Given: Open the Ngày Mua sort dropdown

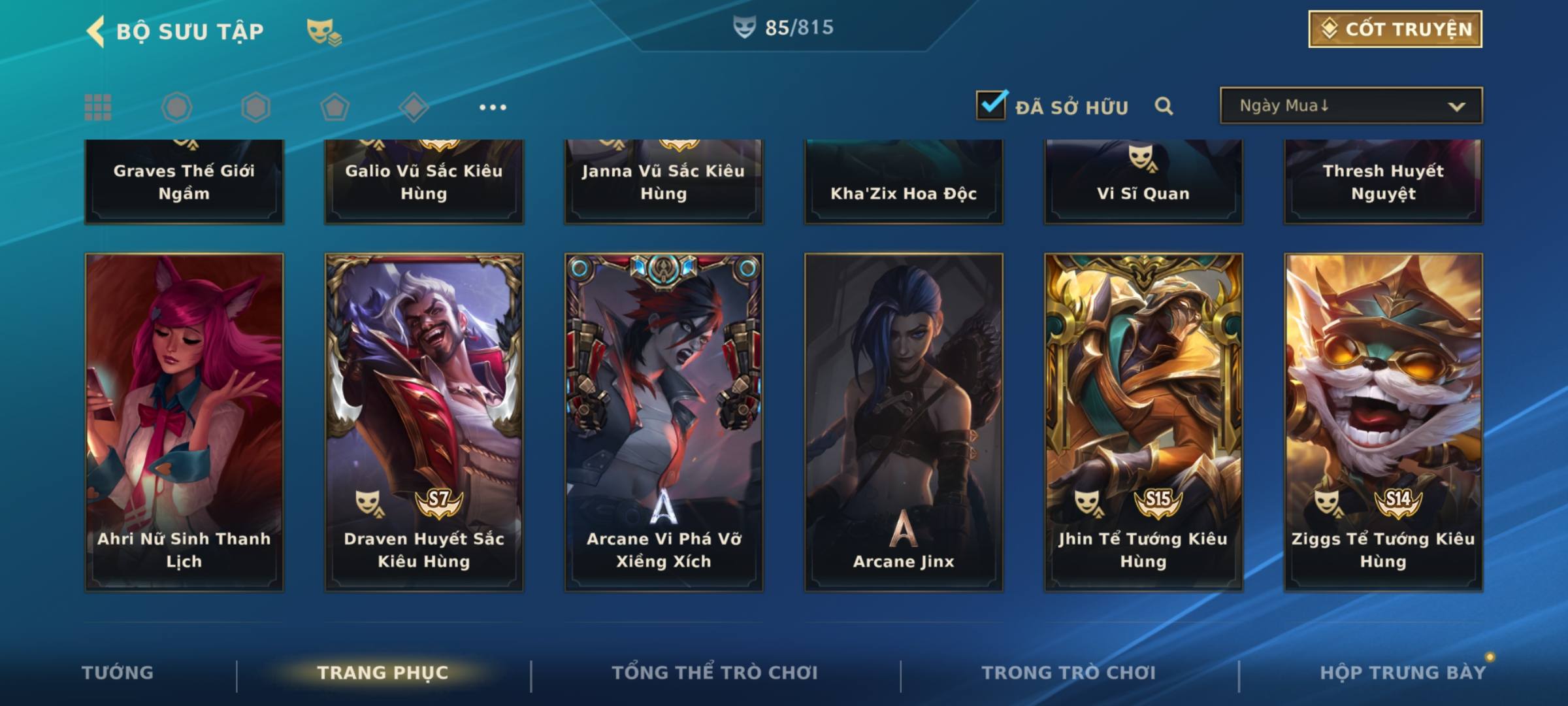Looking at the screenshot, I should [1350, 106].
